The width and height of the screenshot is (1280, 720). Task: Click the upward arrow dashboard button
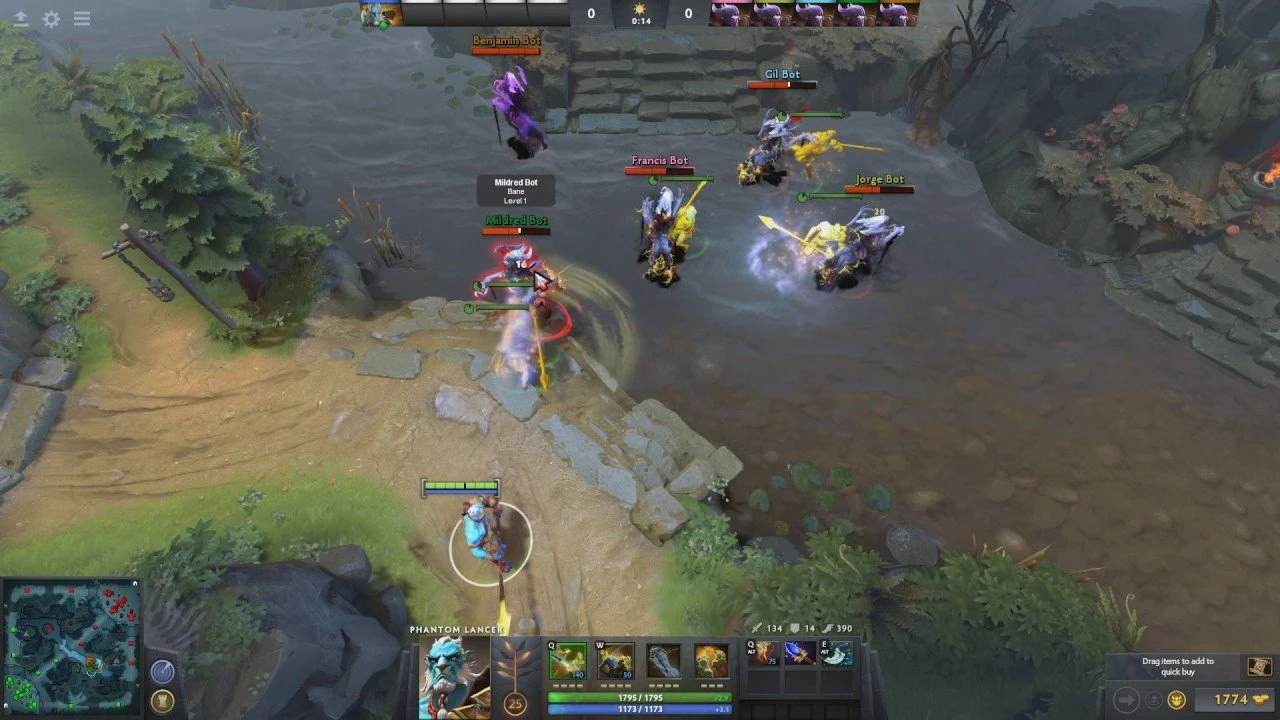pyautogui.click(x=20, y=19)
